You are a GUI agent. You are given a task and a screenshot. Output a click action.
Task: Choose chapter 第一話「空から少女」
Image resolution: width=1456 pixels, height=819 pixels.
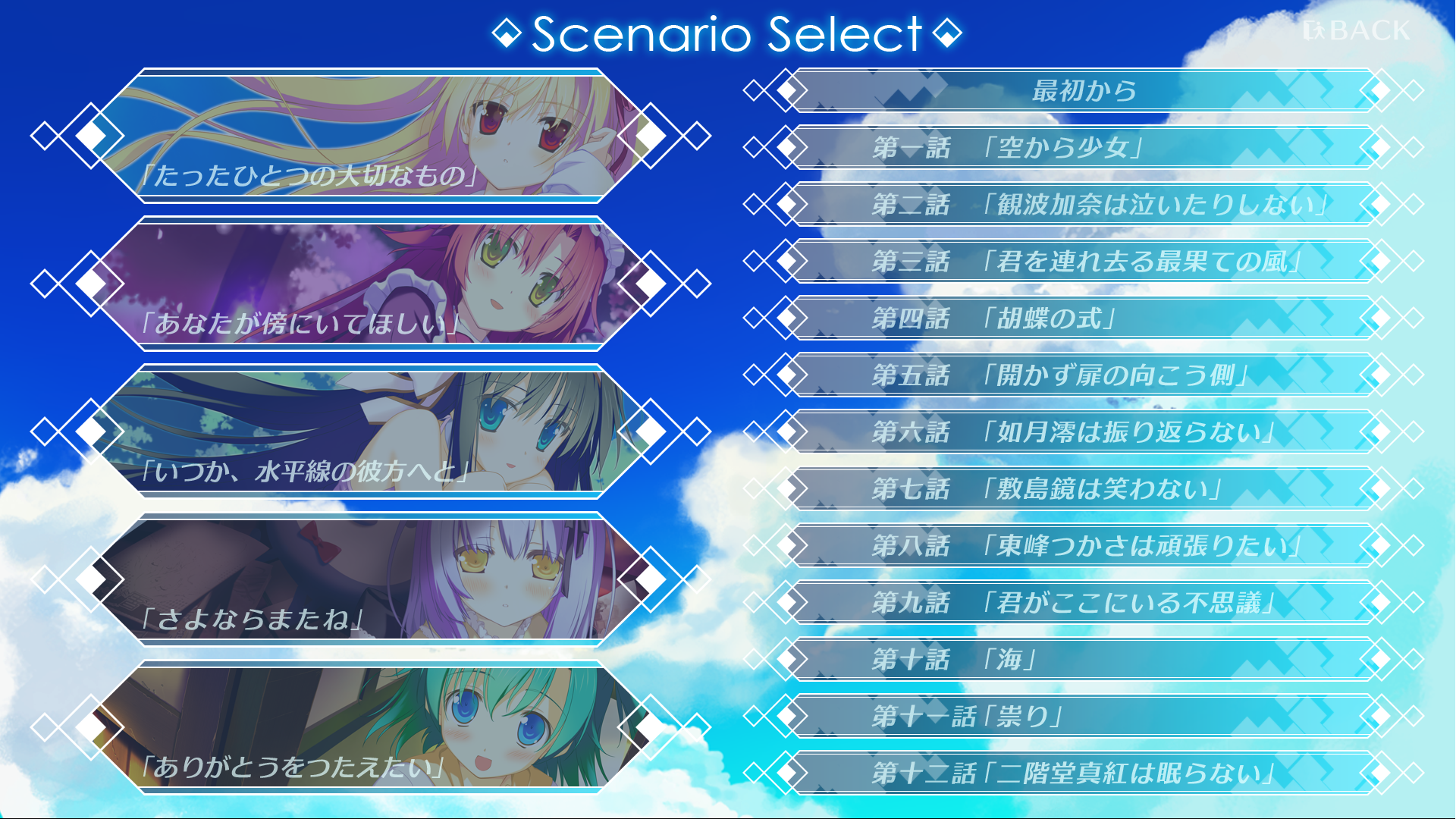tap(1083, 148)
